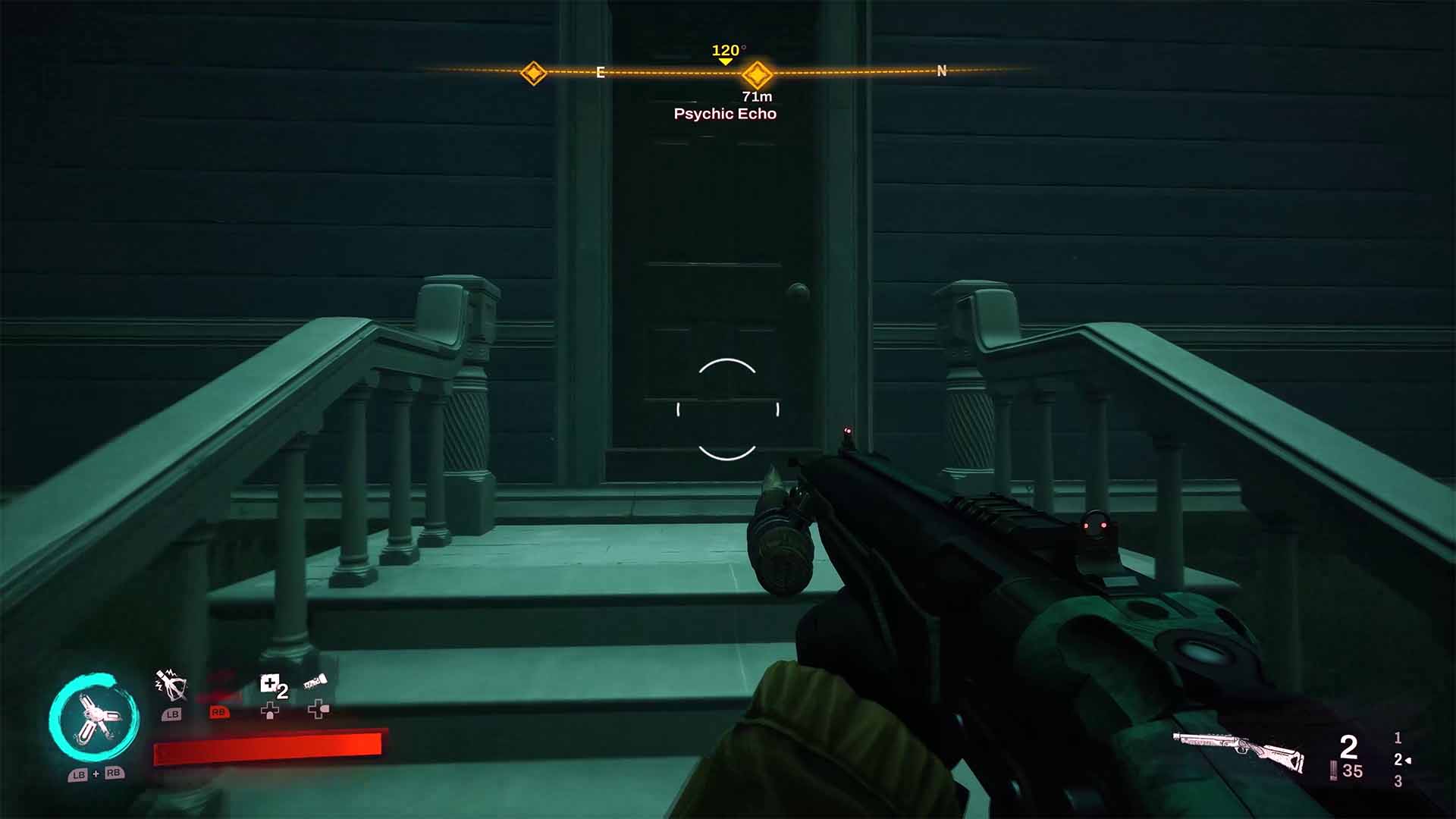Click the left d-pad cross icon
Viewport: 1456px width, 819px height.
(x=270, y=713)
